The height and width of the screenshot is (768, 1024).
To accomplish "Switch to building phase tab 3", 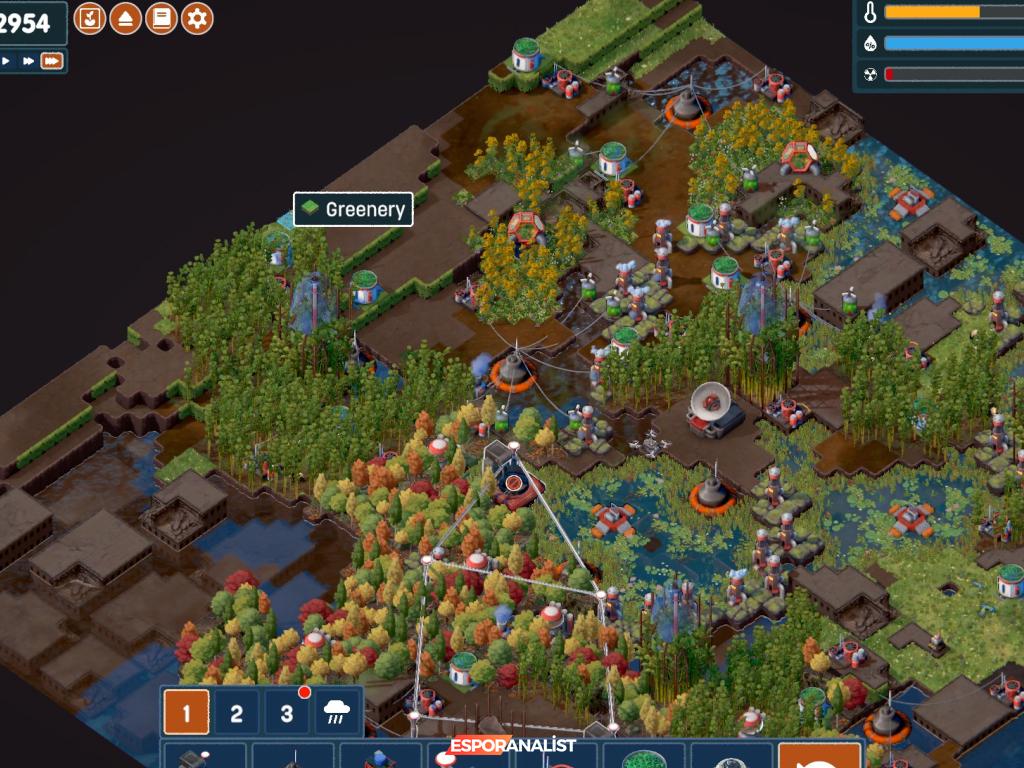I will coord(287,714).
